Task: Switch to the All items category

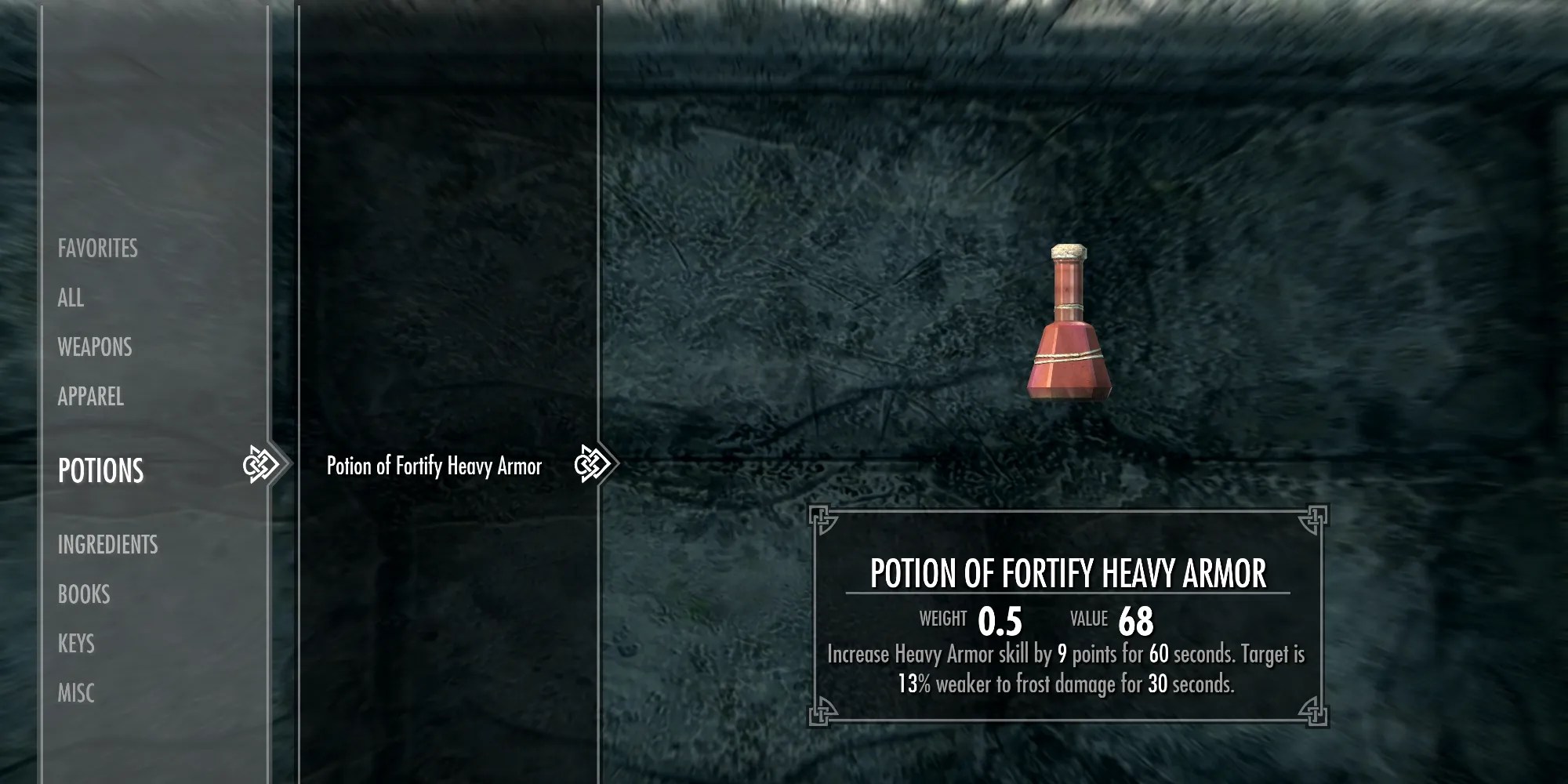Action: tap(71, 298)
